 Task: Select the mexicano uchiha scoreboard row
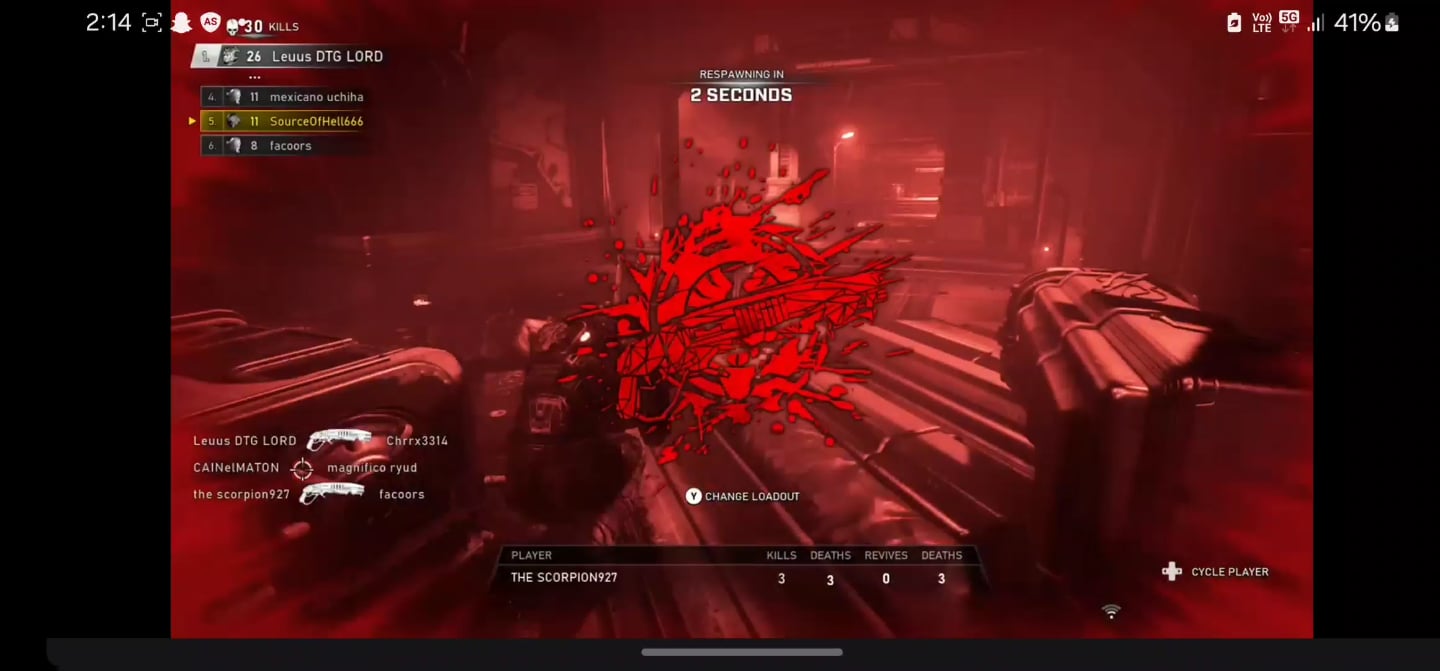[286, 97]
